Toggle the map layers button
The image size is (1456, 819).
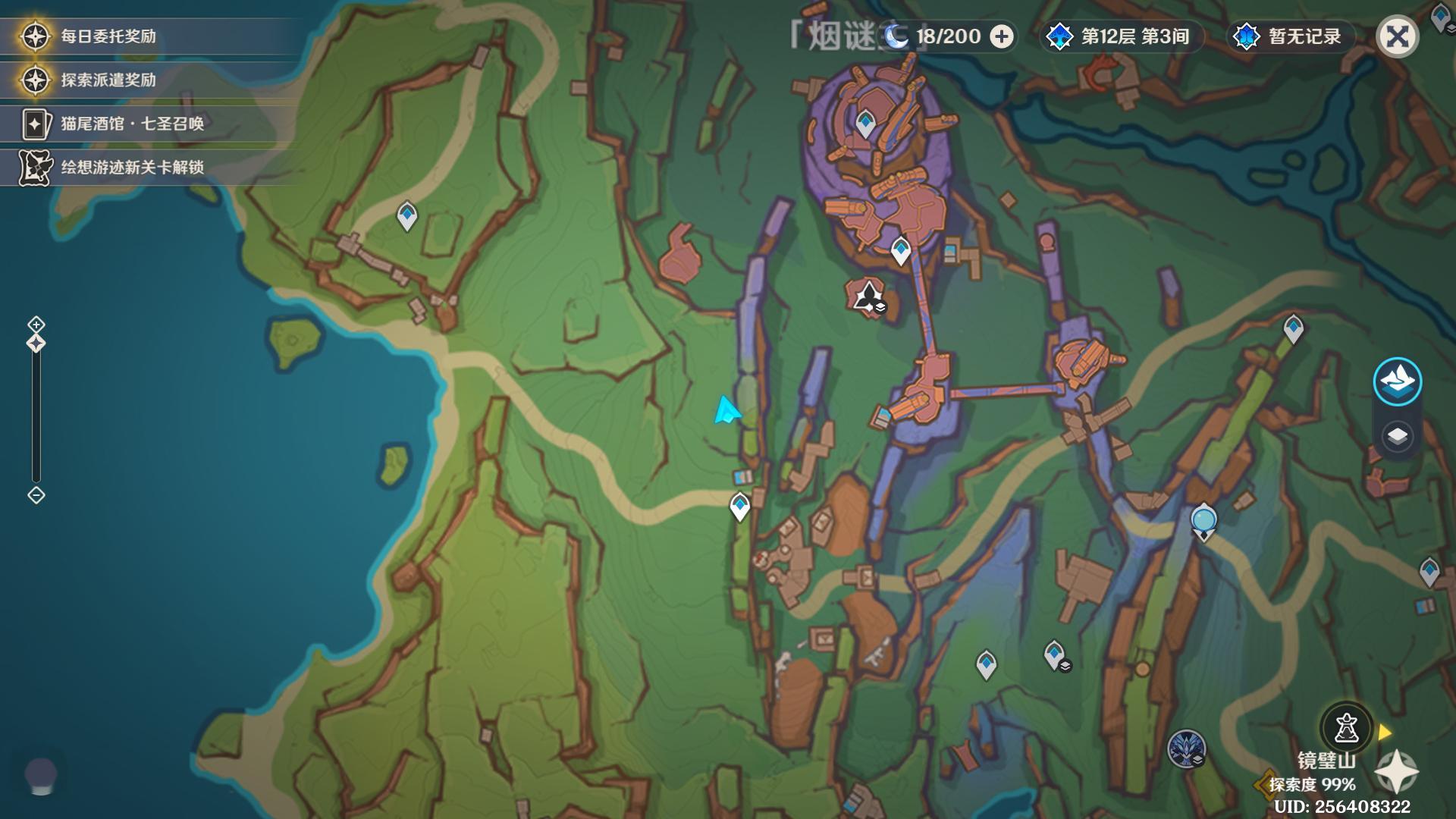1397,436
